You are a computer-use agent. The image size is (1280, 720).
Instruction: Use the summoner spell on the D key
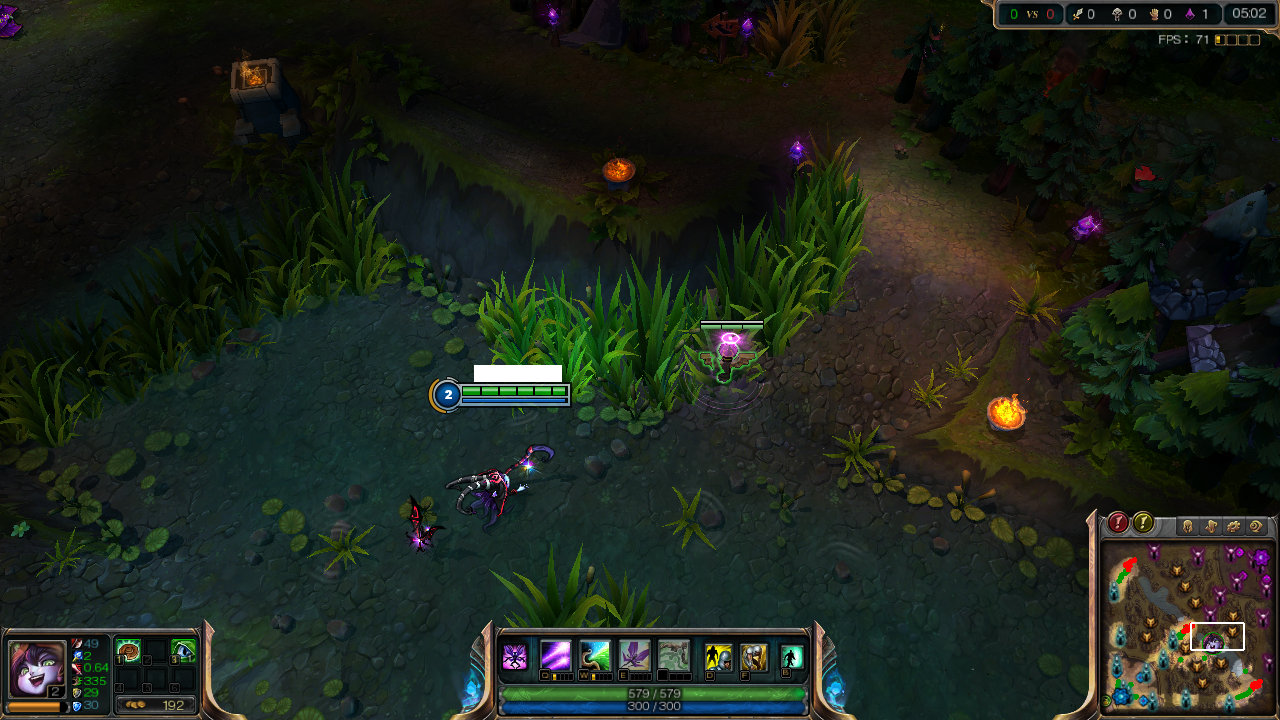click(718, 657)
